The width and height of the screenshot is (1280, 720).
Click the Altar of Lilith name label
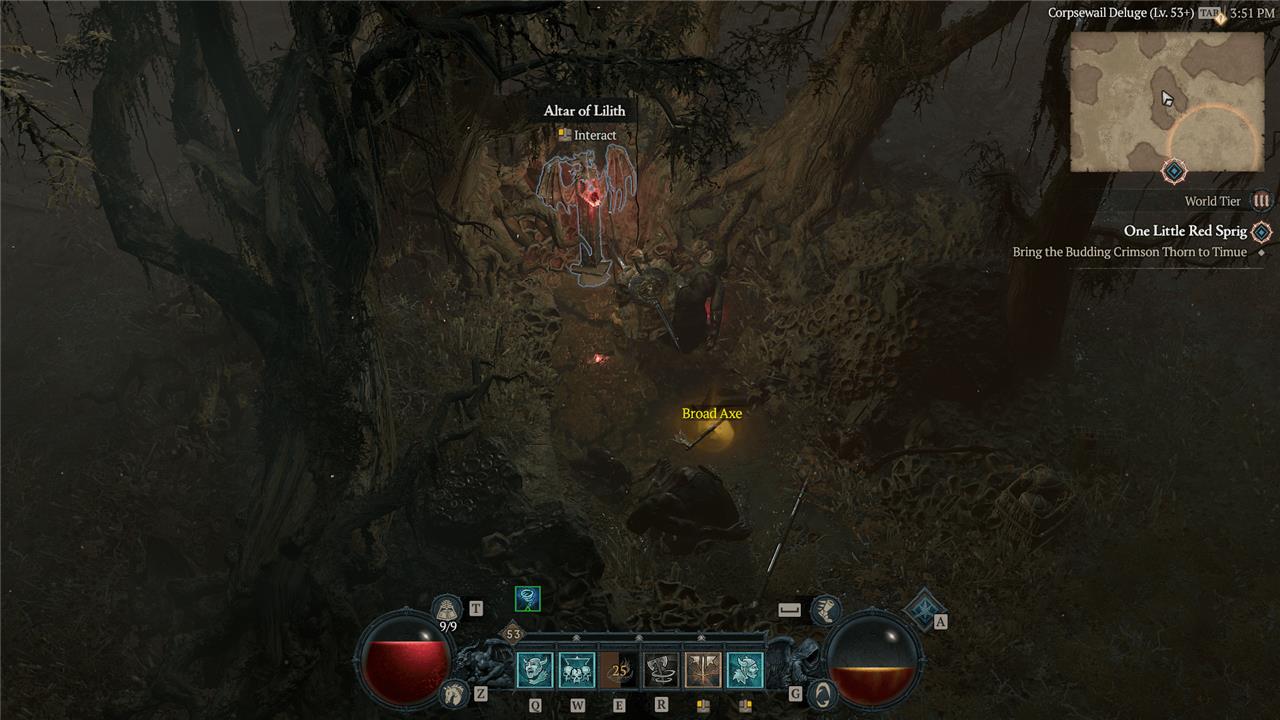click(x=584, y=111)
